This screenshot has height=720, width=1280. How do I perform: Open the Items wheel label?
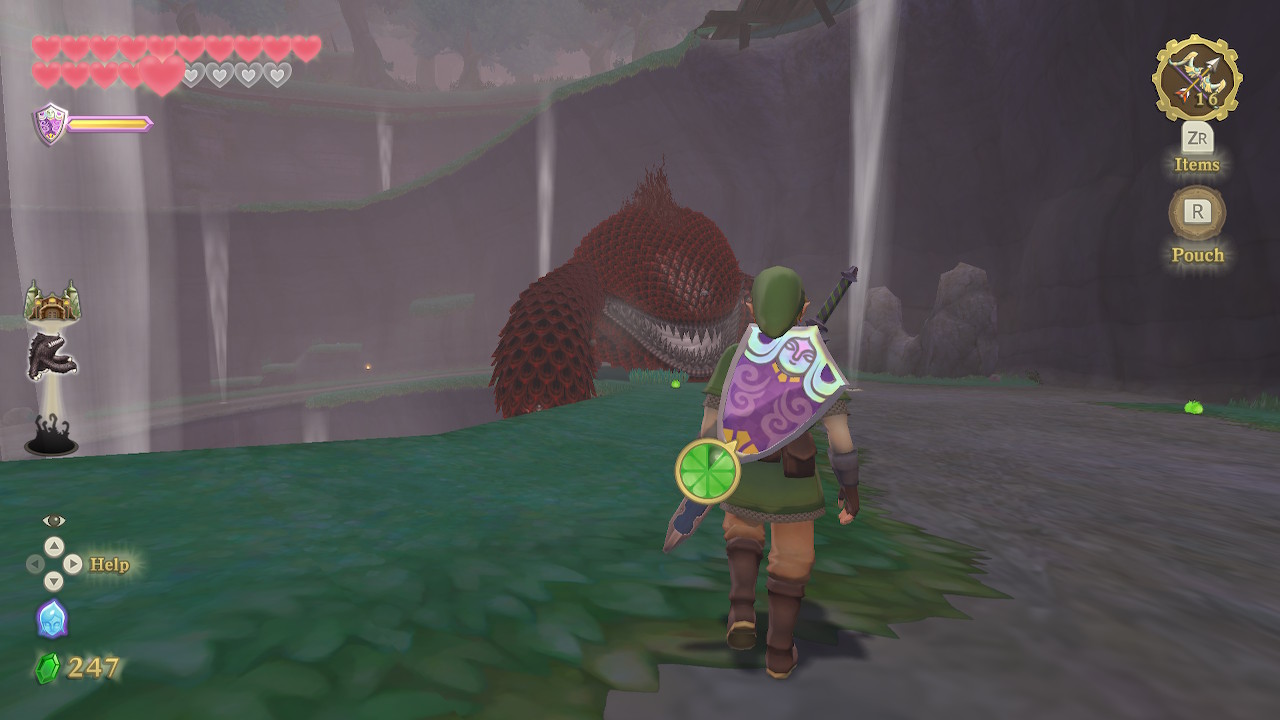pyautogui.click(x=1197, y=164)
